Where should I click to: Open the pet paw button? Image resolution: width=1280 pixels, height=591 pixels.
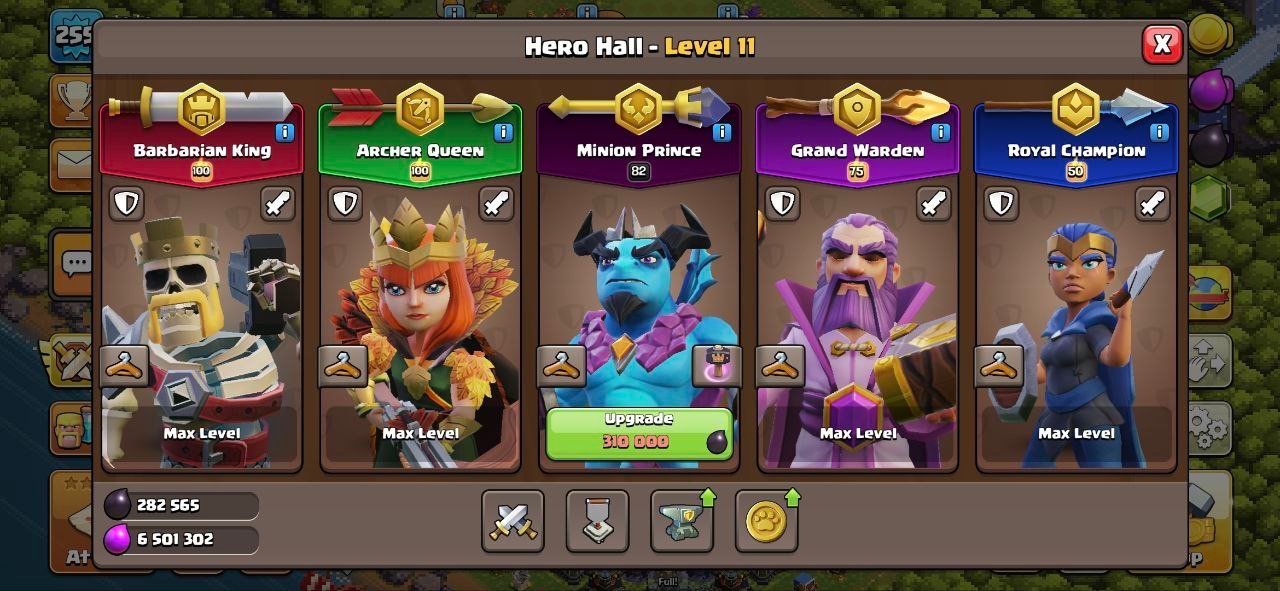[x=766, y=521]
